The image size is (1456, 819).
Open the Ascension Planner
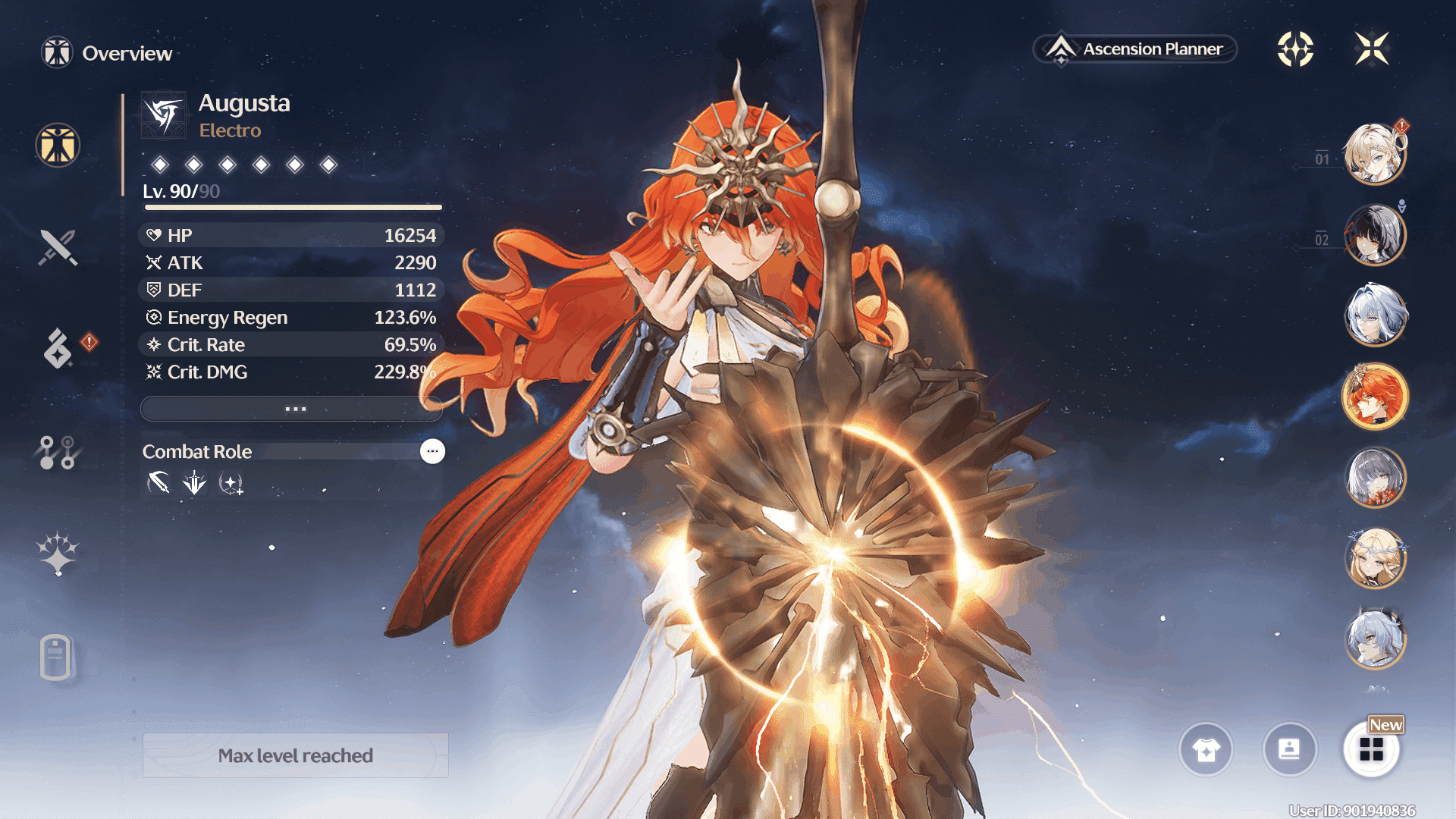pyautogui.click(x=1135, y=49)
